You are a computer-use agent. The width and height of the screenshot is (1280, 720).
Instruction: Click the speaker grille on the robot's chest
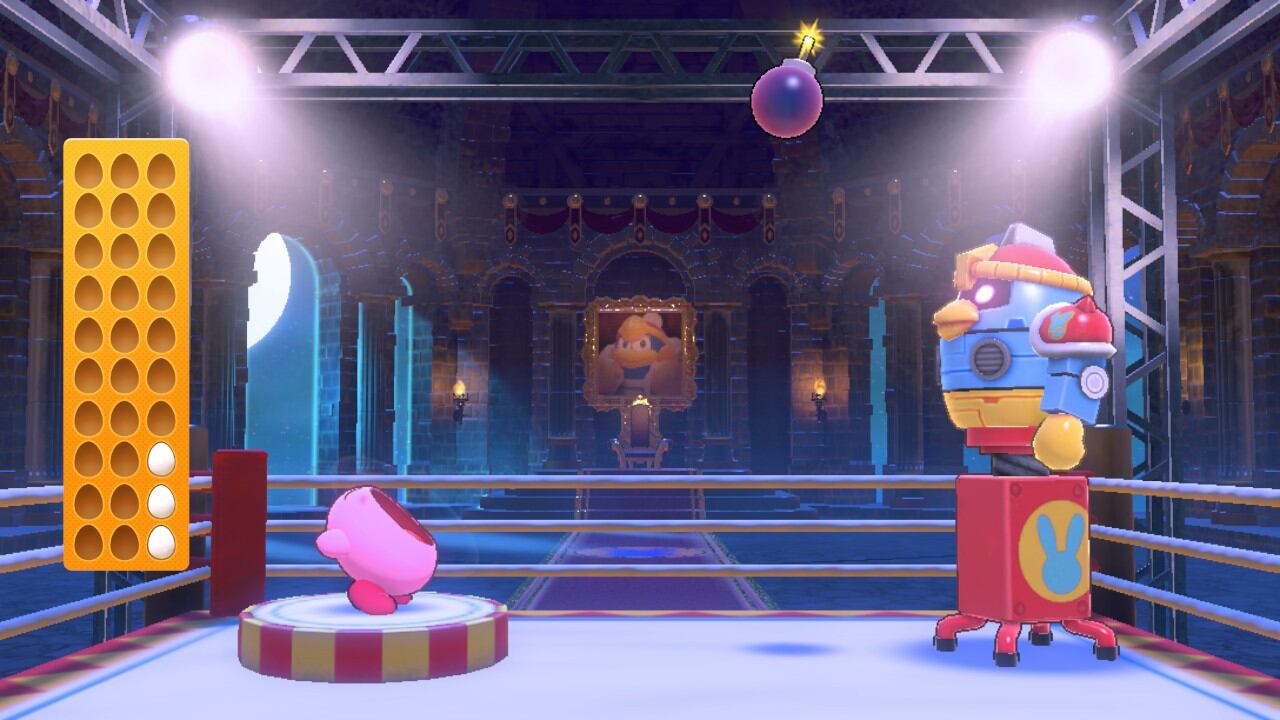(992, 355)
